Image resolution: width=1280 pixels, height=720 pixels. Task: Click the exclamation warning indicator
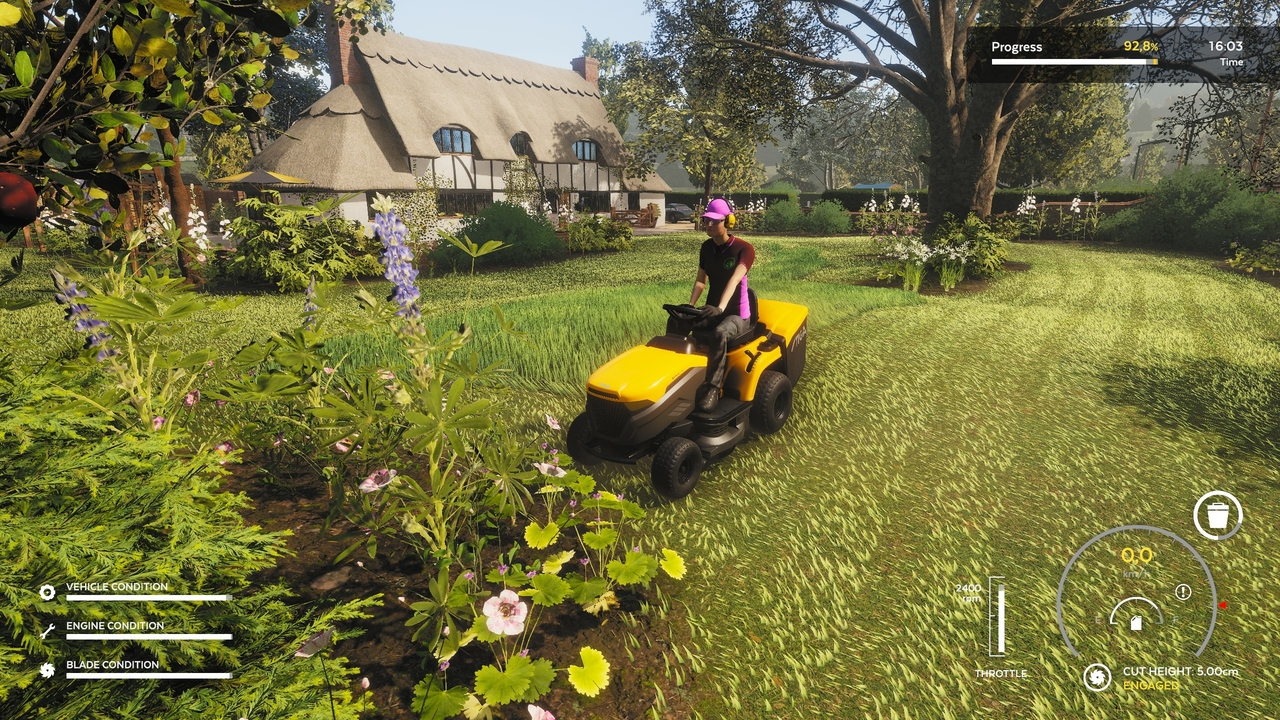(x=1183, y=592)
